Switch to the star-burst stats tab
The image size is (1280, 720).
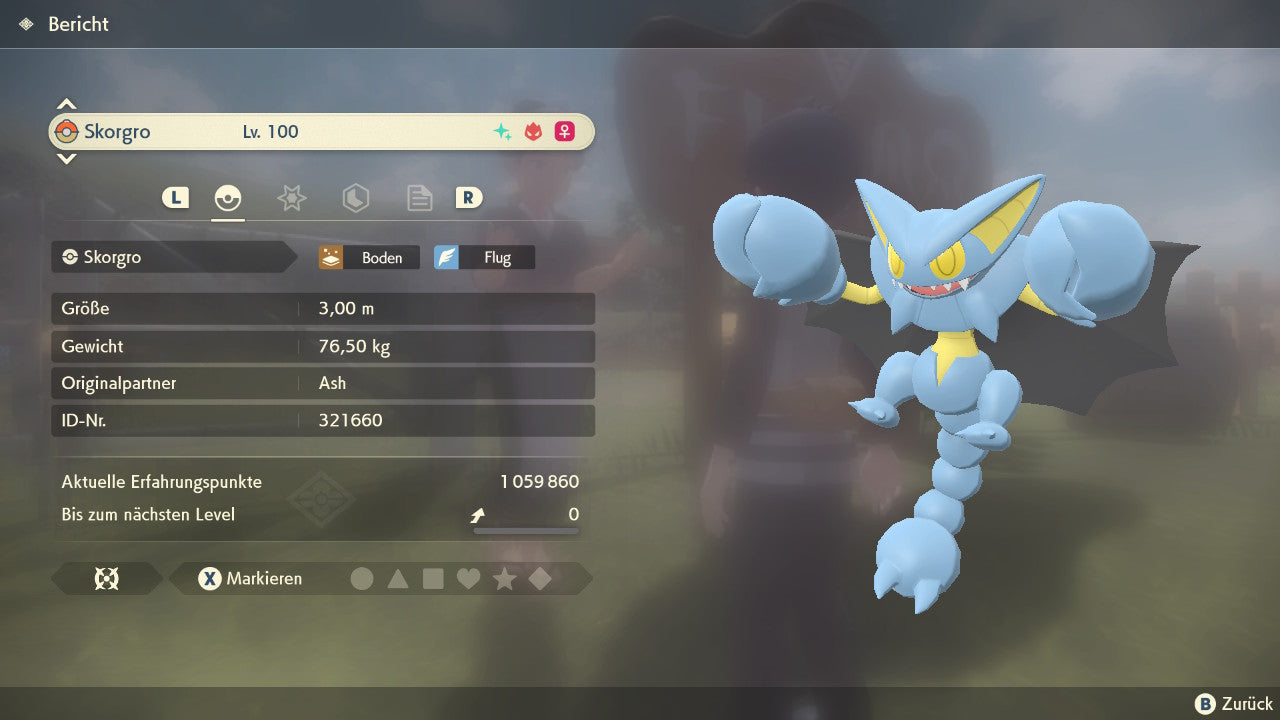tap(291, 198)
